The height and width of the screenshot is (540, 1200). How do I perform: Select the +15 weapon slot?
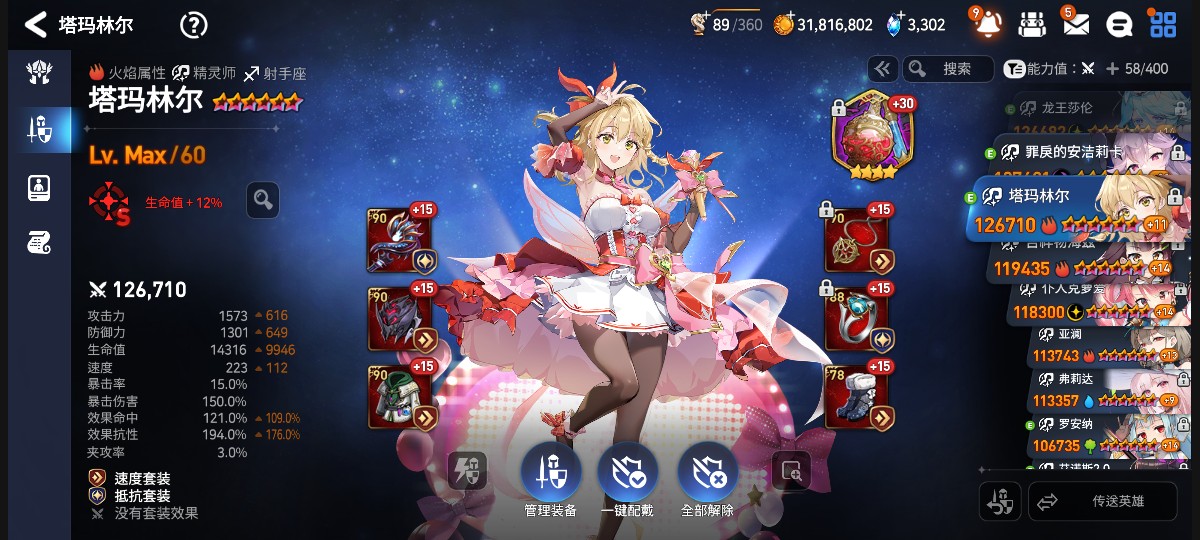(400, 241)
